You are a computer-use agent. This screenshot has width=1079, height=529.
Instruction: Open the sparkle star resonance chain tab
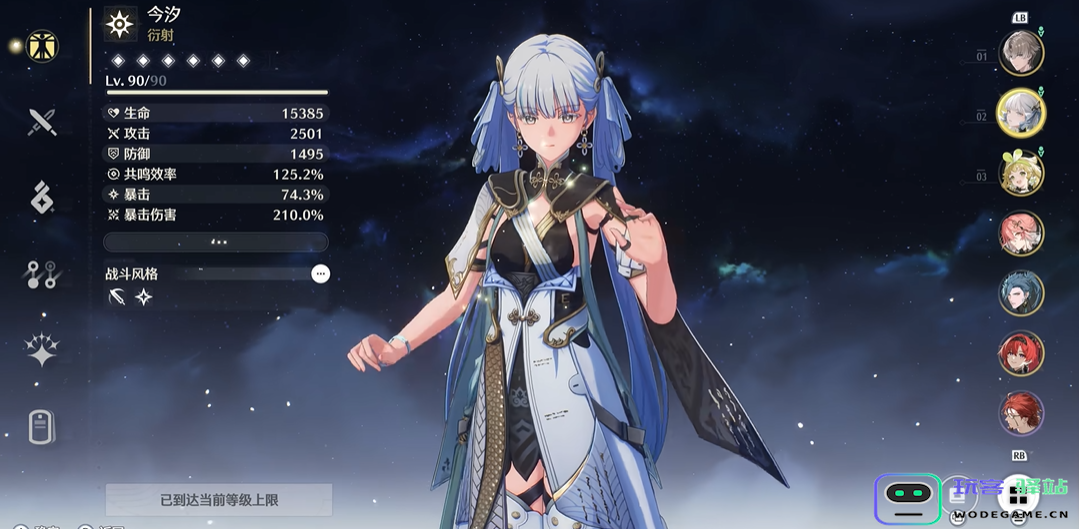tap(42, 350)
